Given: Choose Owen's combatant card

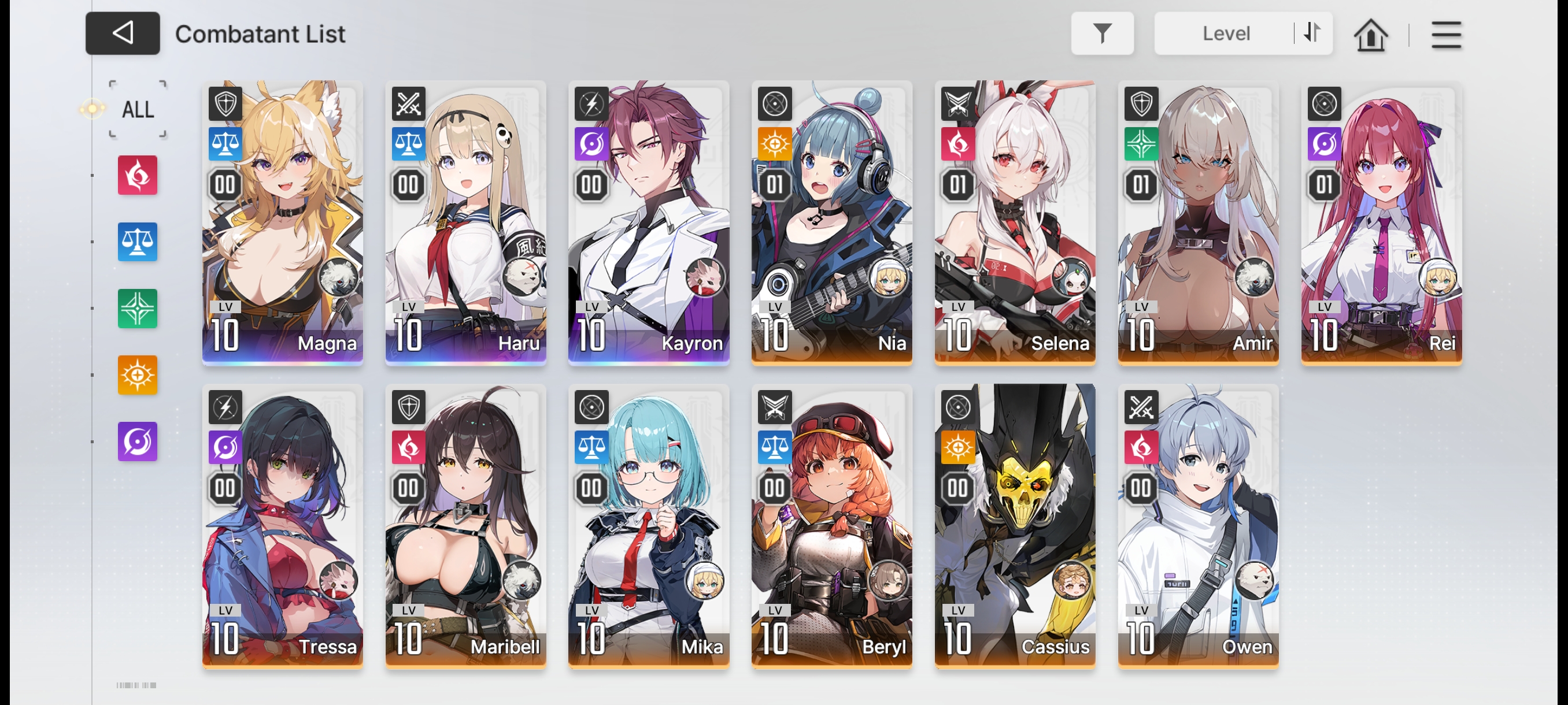Looking at the screenshot, I should click(x=1198, y=526).
